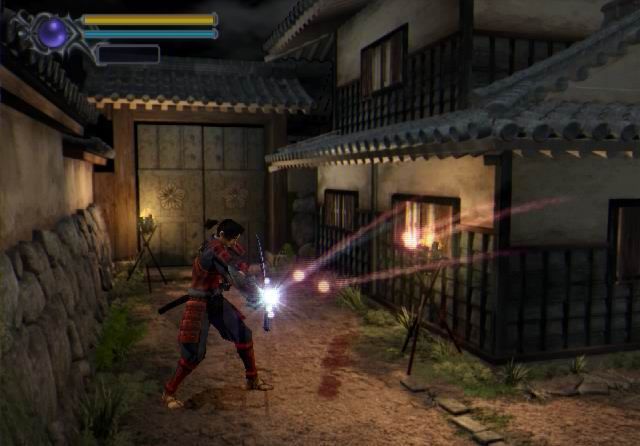Click the purple orb icon
The height and width of the screenshot is (446, 640).
coord(52,33)
